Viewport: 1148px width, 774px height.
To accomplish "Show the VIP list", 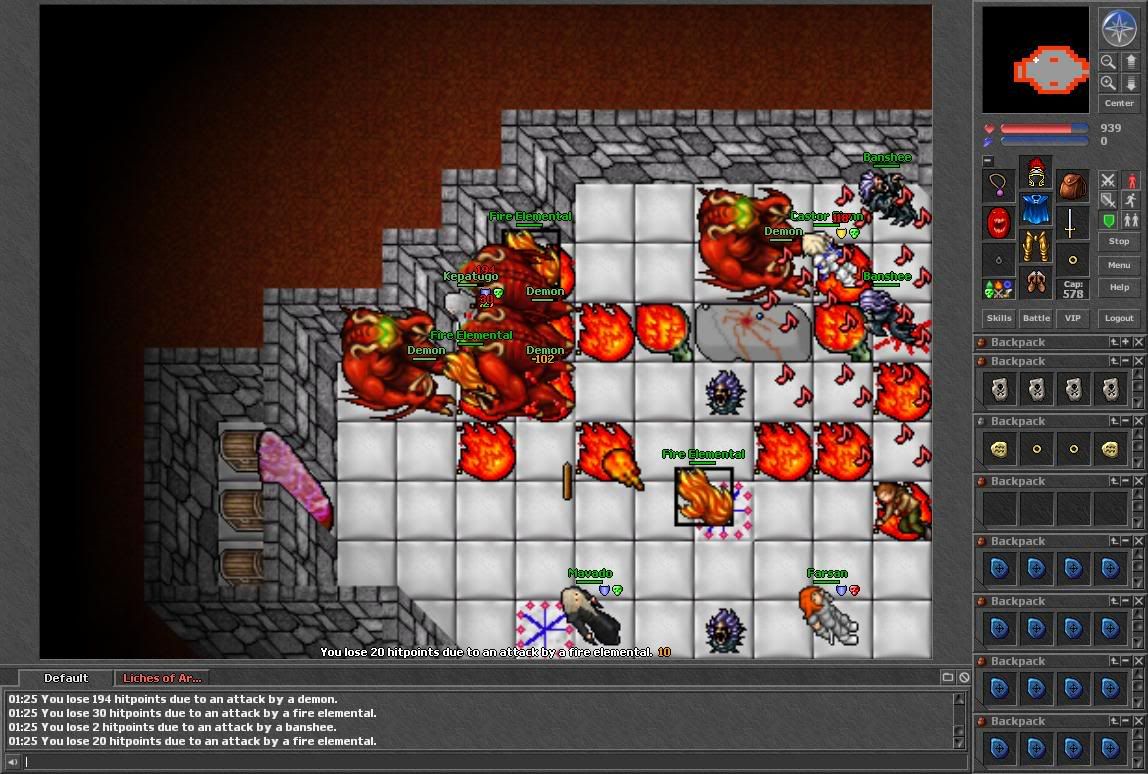I will click(1073, 318).
